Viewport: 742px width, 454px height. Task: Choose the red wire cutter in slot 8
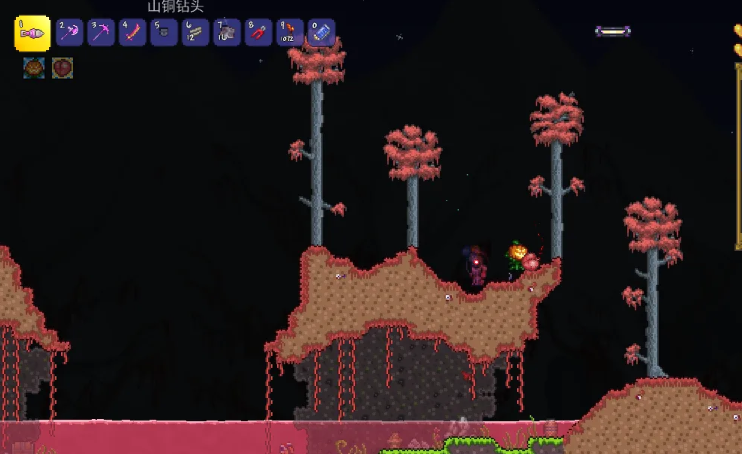(x=259, y=33)
